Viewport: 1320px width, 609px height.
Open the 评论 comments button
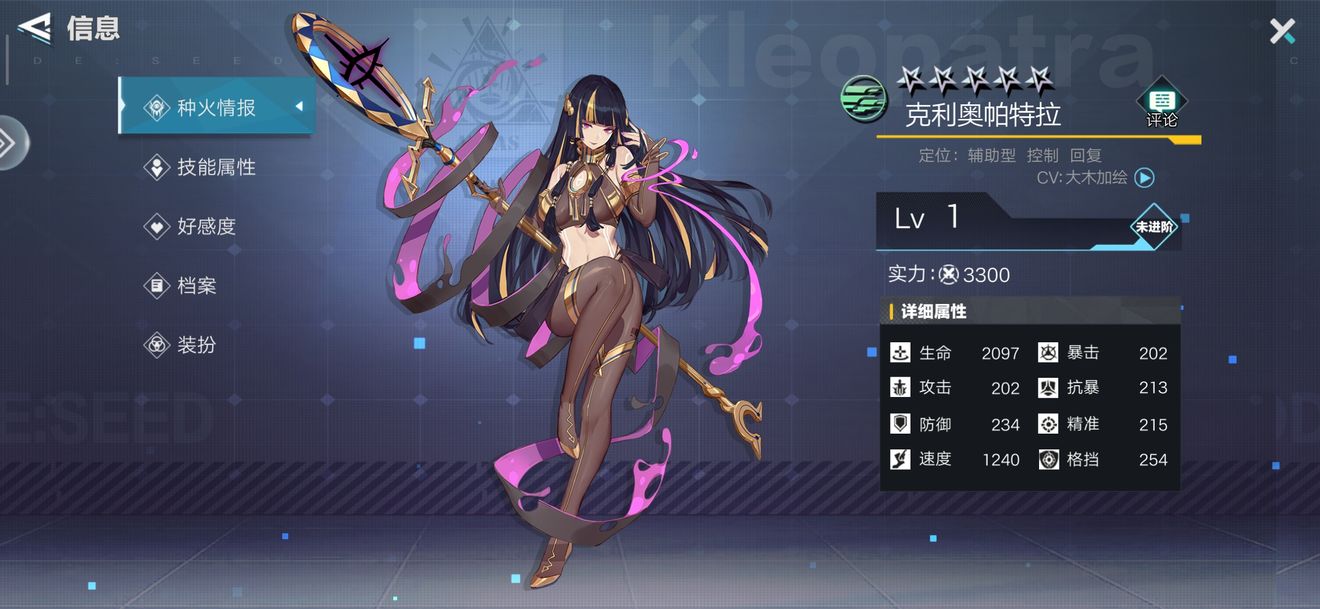[1161, 105]
